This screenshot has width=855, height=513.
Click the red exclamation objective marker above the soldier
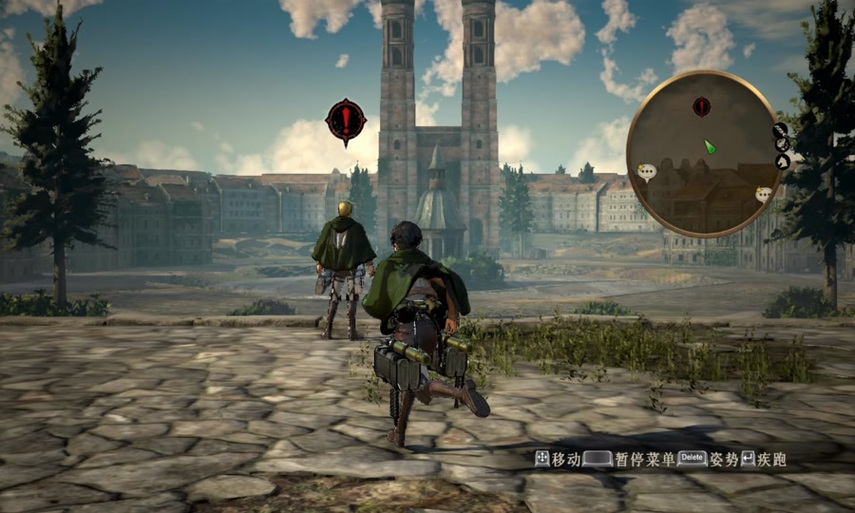[x=346, y=121]
